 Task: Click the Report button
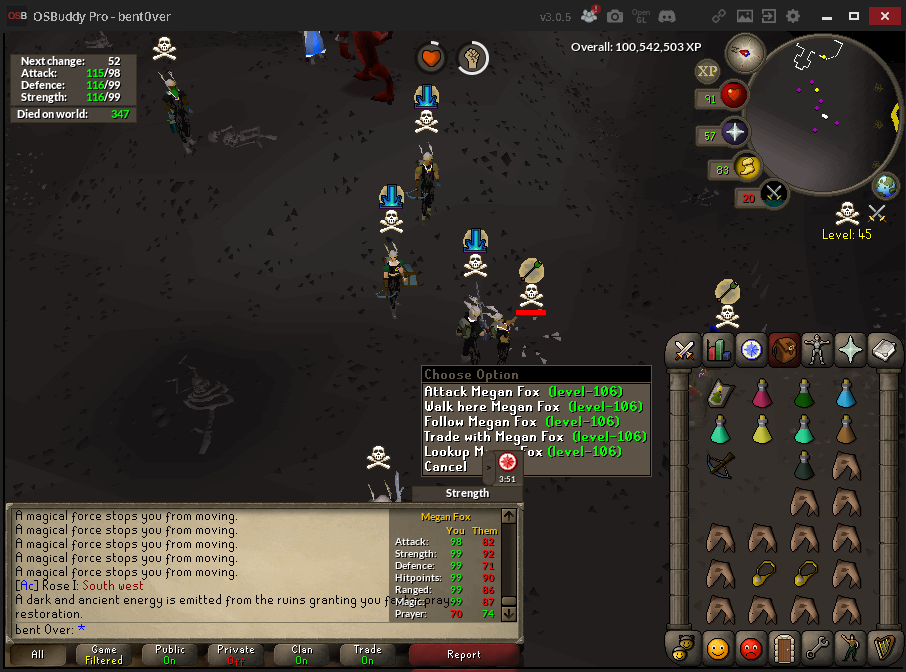click(464, 655)
